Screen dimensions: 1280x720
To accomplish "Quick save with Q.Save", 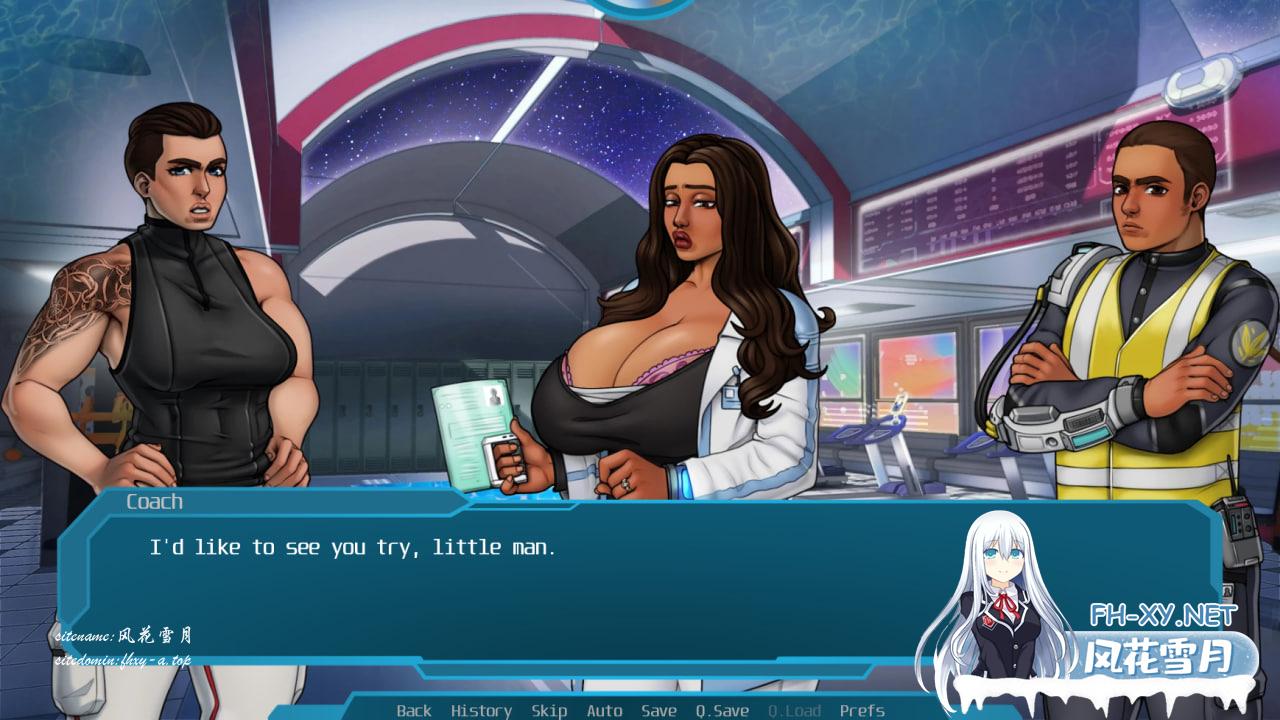I will click(x=722, y=710).
